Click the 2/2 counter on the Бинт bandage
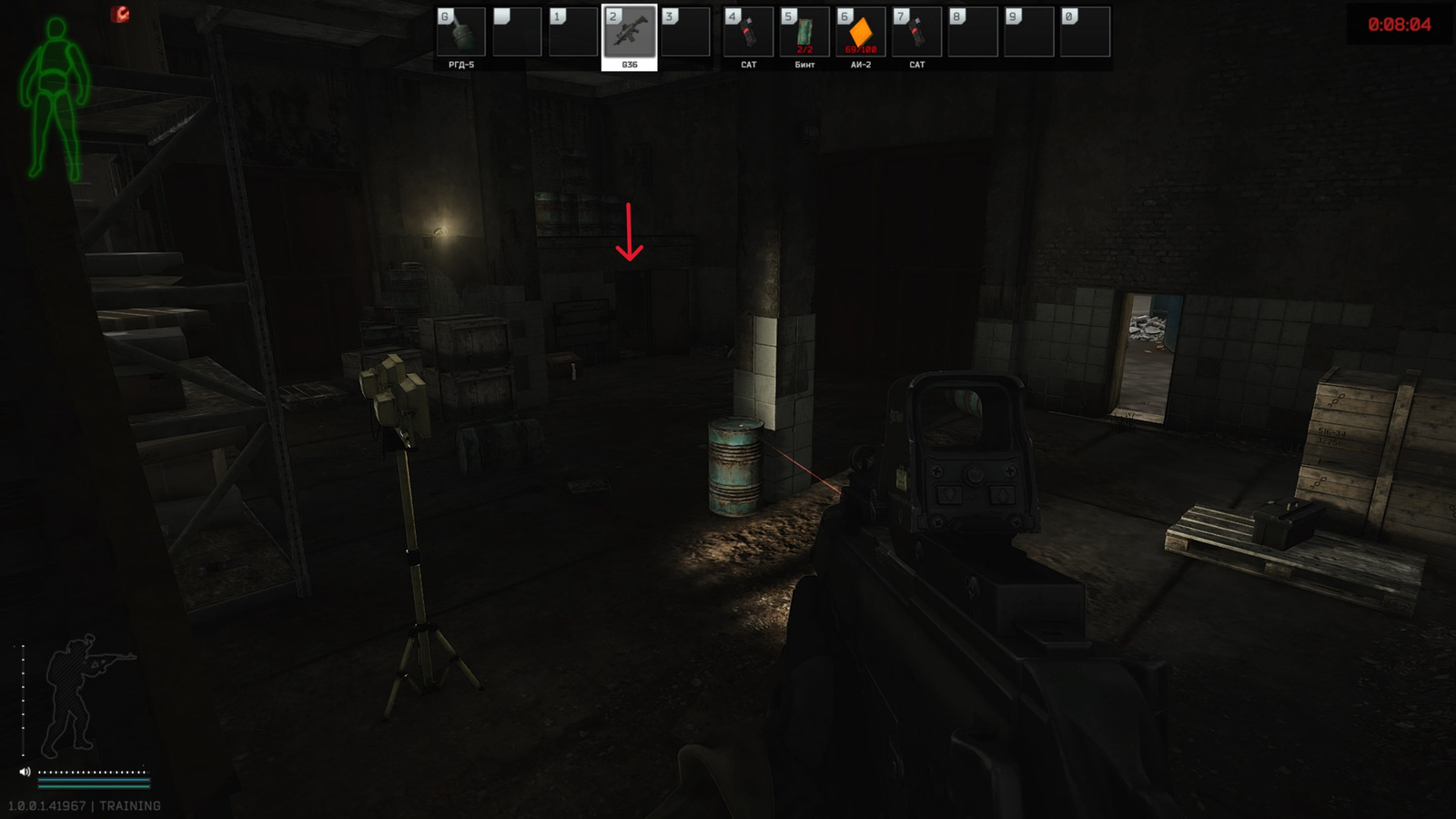 804,50
